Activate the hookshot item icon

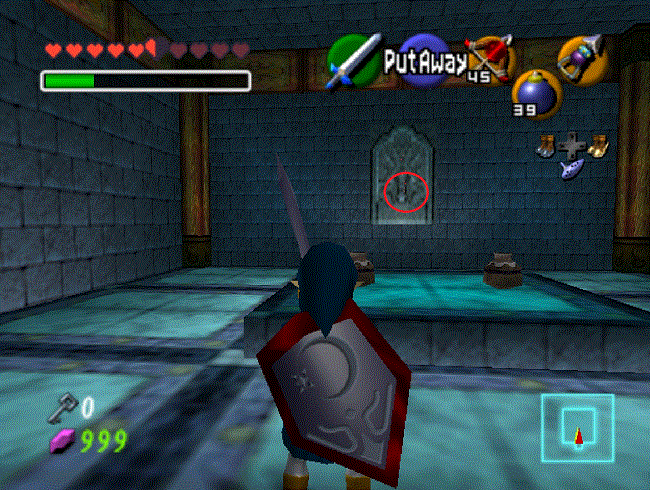[x=578, y=58]
